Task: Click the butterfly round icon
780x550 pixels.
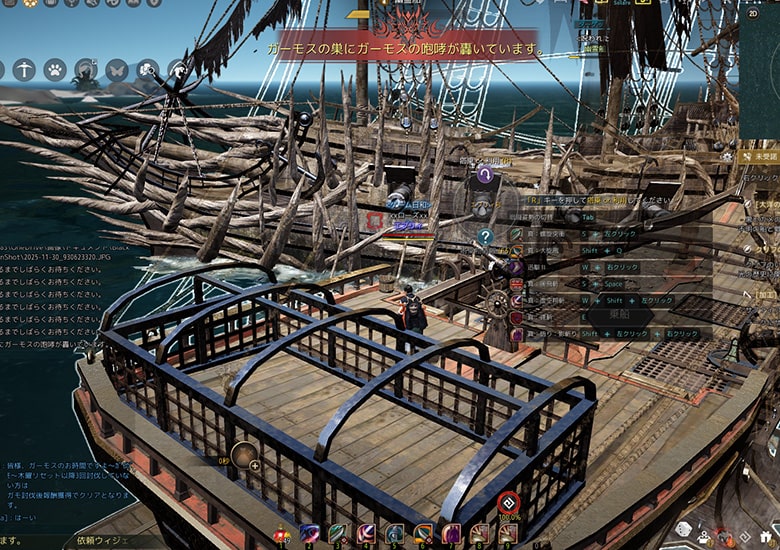Action: point(116,70)
